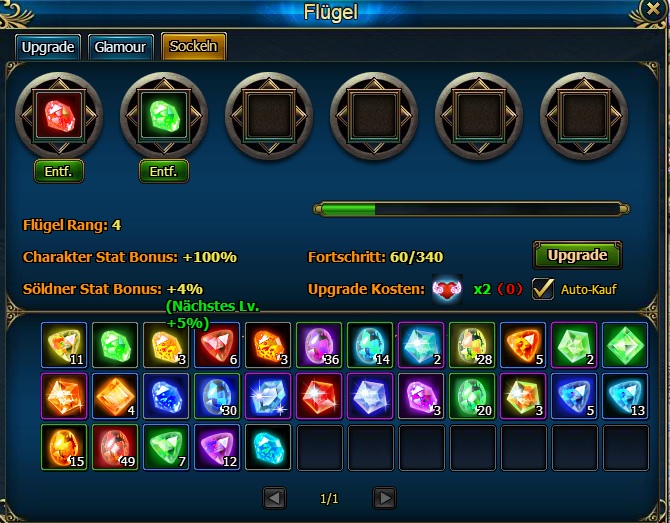The width and height of the screenshot is (670, 523).
Task: Go to the next inventory page
Action: click(x=384, y=497)
